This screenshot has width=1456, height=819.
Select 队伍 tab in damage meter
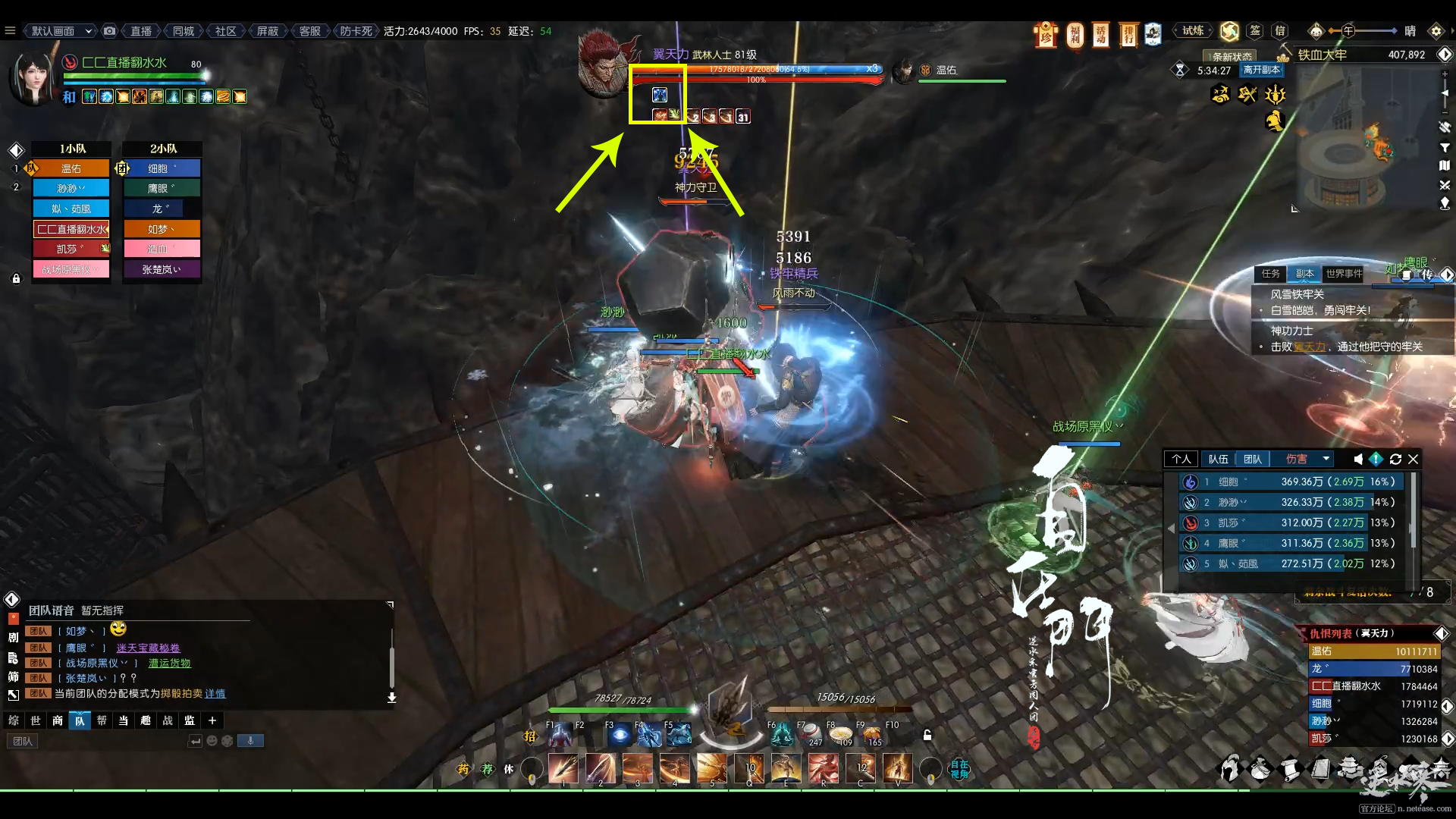[1218, 459]
